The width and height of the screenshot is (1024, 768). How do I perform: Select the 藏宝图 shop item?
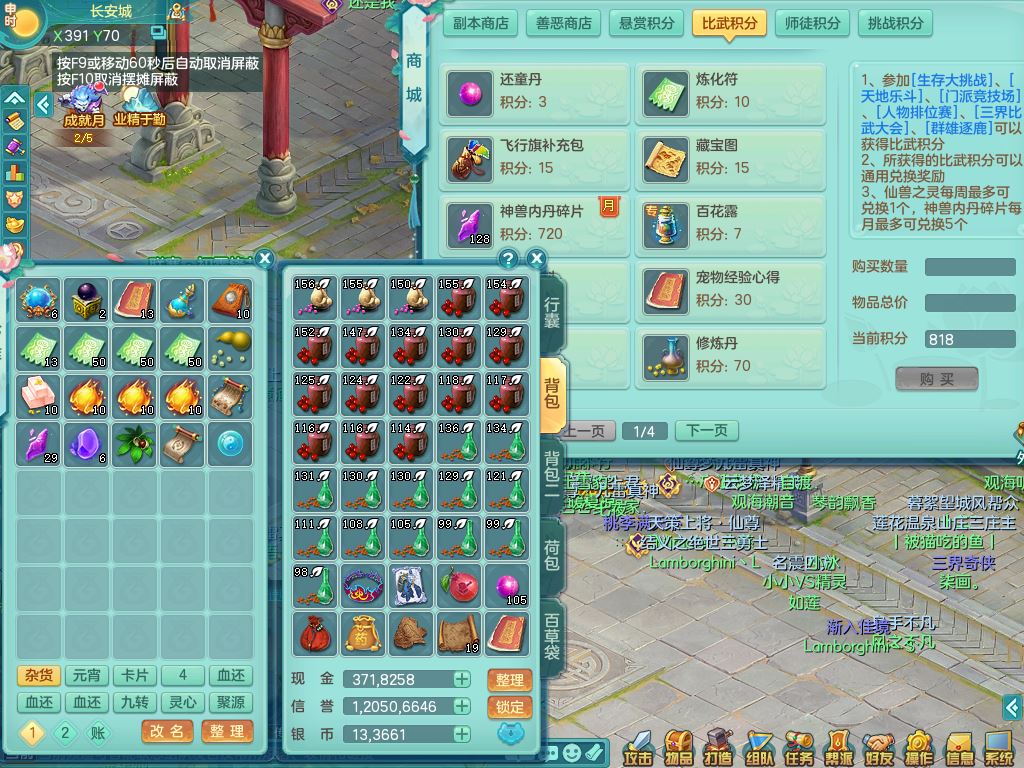(x=731, y=157)
